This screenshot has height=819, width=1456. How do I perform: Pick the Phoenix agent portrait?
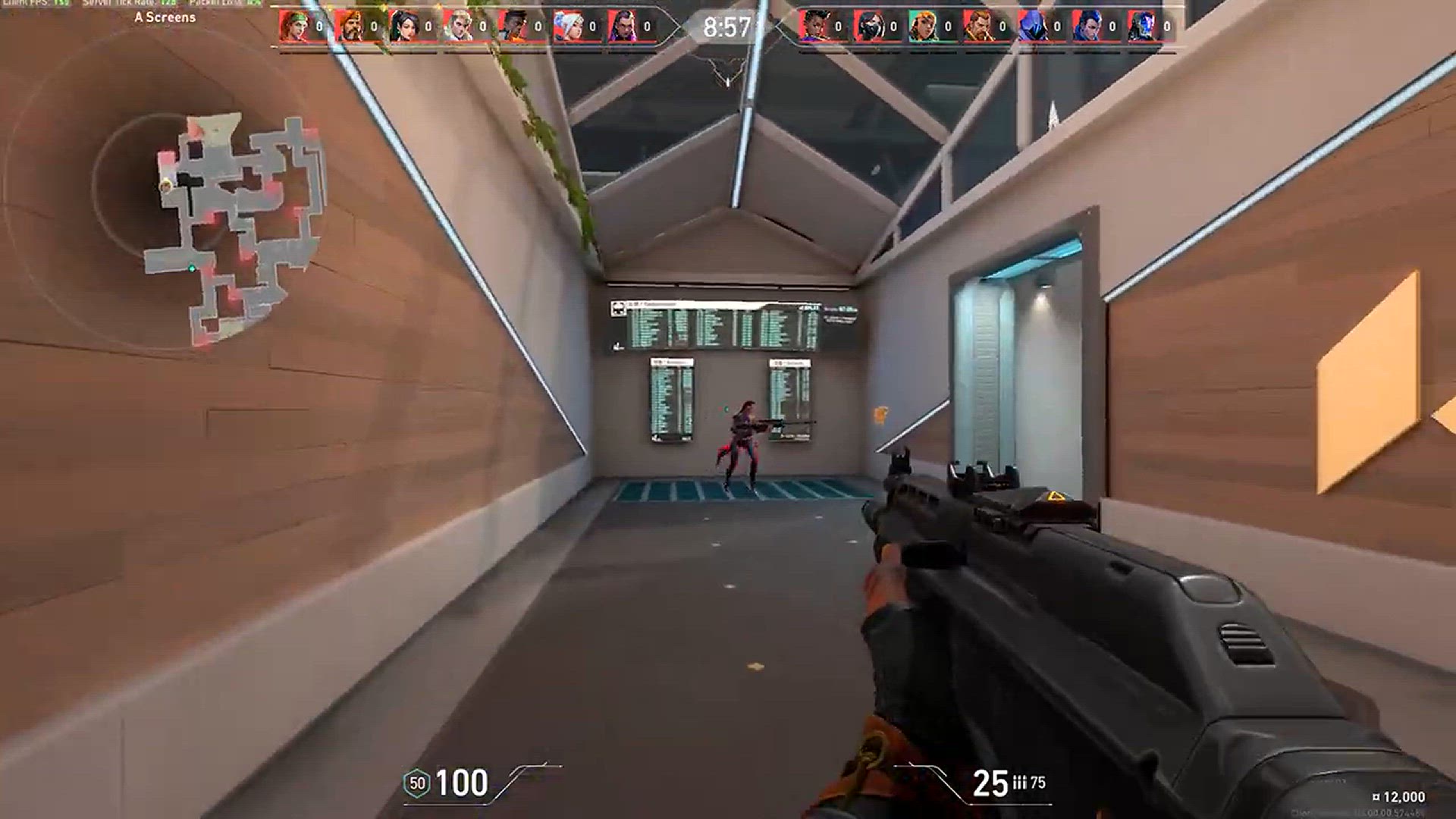coord(513,27)
